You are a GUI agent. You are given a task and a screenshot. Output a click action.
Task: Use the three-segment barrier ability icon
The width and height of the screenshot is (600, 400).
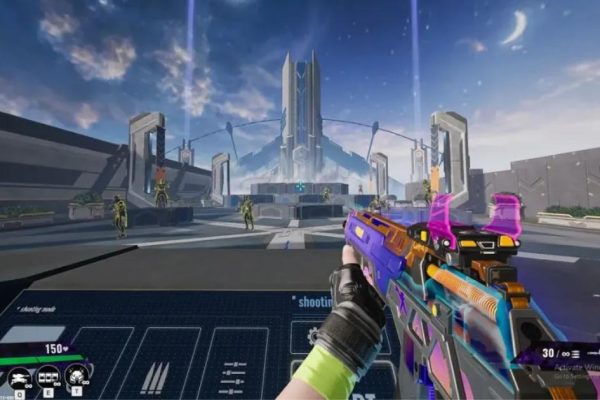click(x=48, y=377)
